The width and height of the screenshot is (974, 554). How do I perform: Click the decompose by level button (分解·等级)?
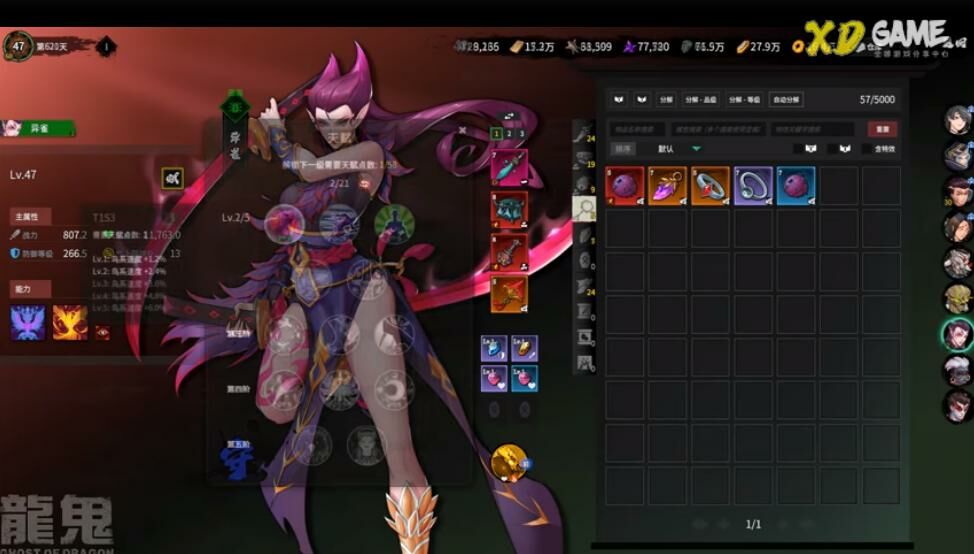744,100
